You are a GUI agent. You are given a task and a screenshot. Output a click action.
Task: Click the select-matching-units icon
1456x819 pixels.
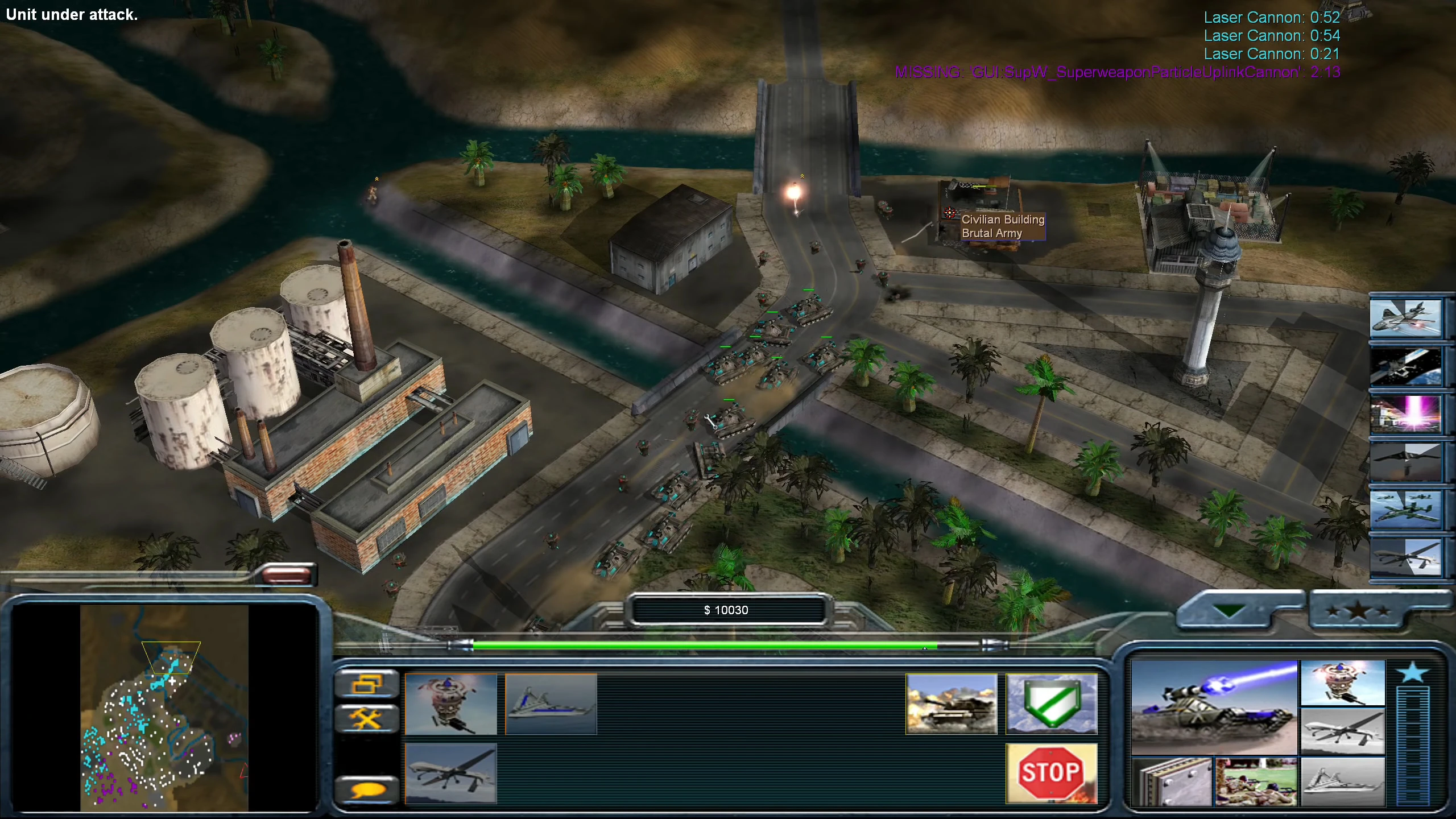369,683
